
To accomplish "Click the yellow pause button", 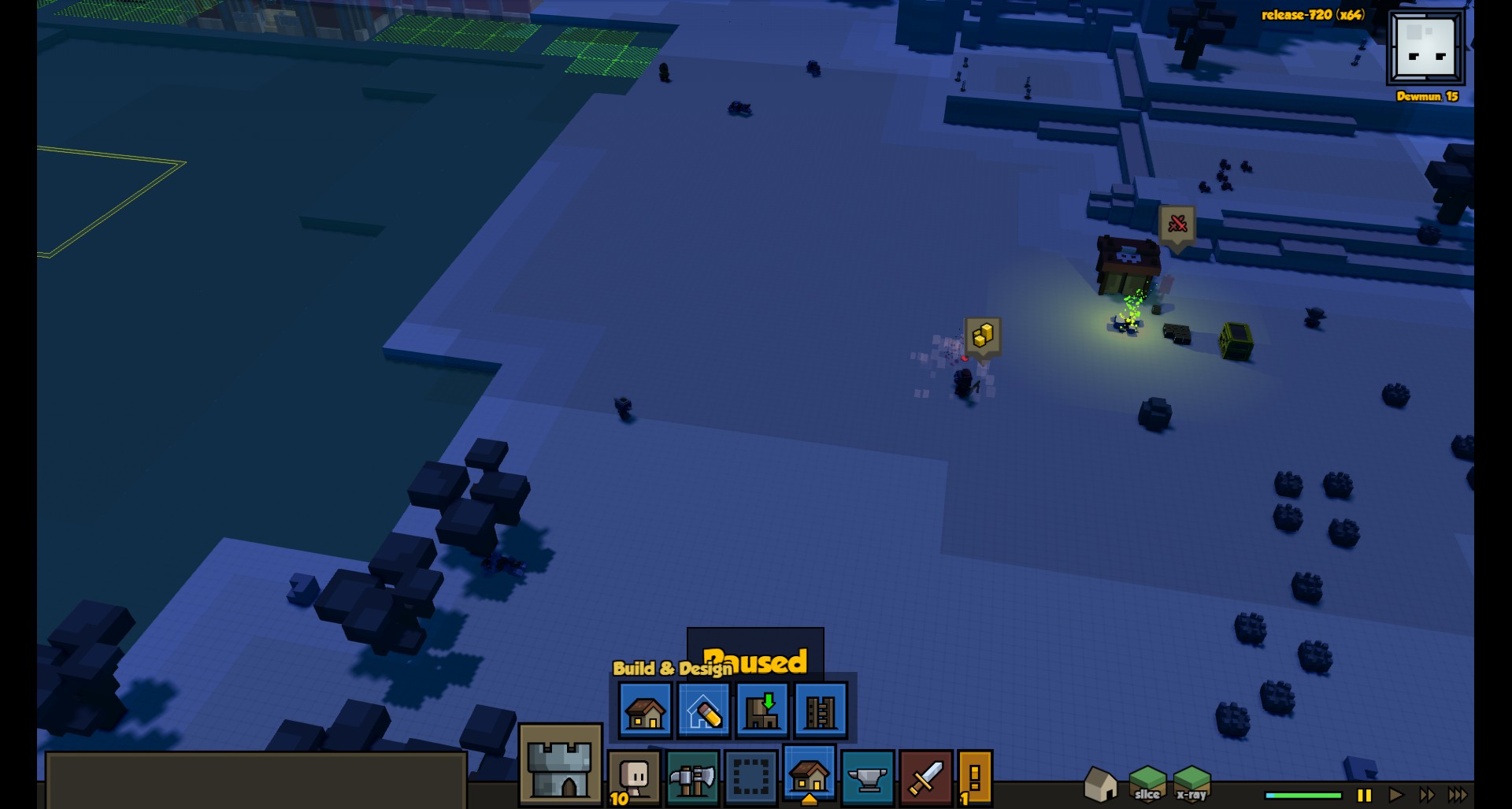I will point(1365,796).
